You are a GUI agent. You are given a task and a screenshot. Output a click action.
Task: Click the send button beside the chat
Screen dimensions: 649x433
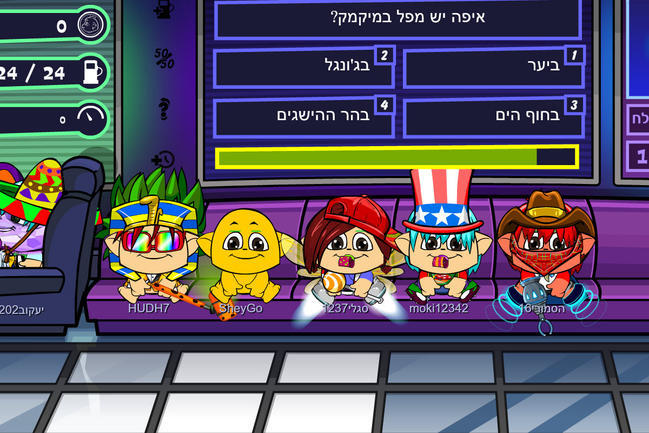click(x=638, y=117)
